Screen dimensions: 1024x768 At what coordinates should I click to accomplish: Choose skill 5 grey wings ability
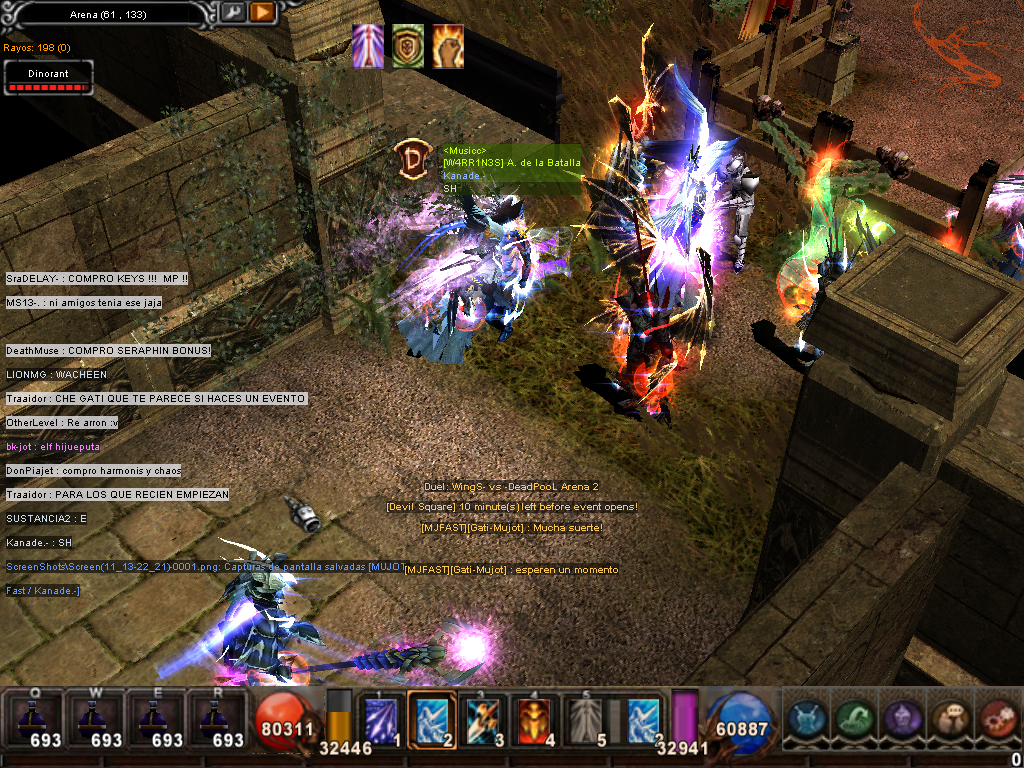pyautogui.click(x=590, y=718)
